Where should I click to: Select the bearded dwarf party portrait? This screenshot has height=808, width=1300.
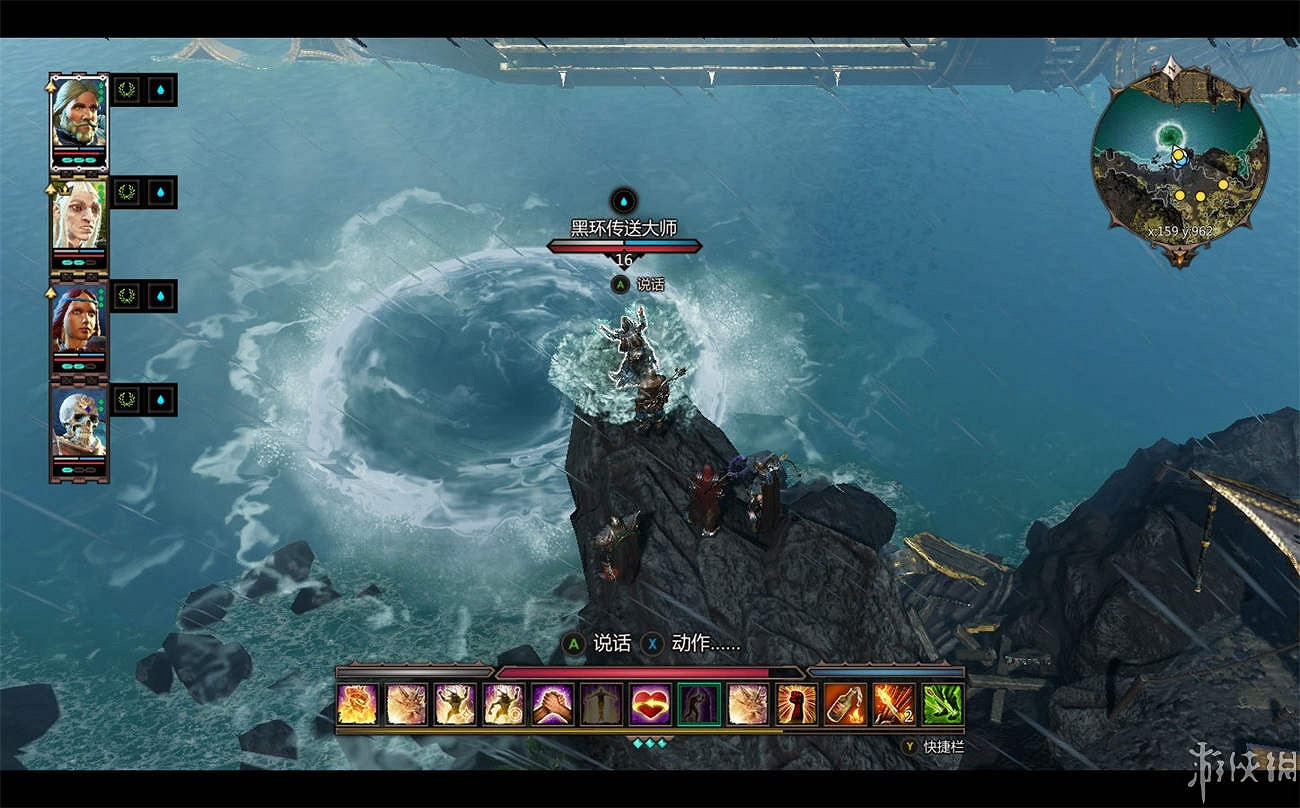(x=79, y=112)
